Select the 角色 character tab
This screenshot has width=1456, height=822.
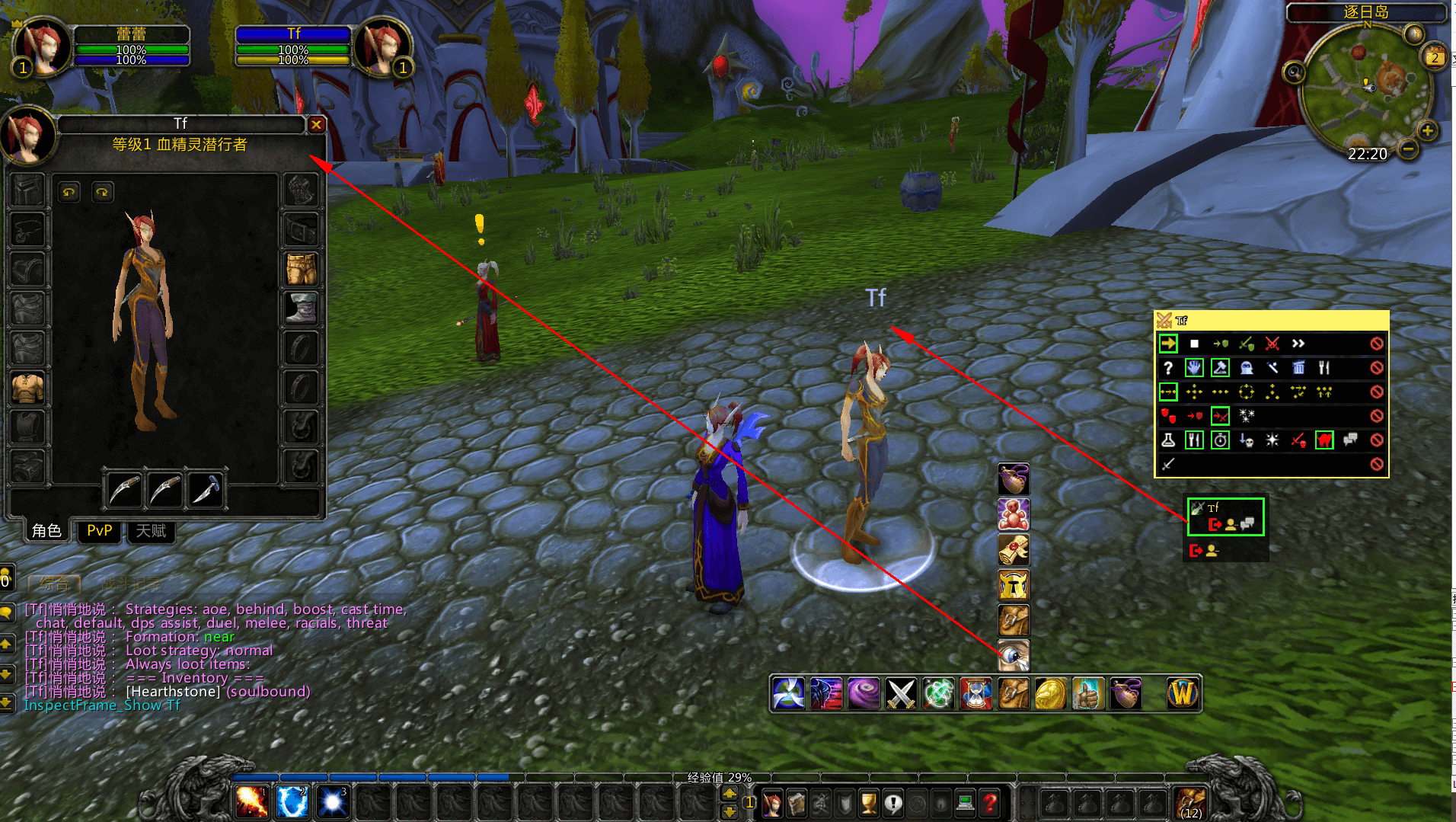tap(46, 531)
